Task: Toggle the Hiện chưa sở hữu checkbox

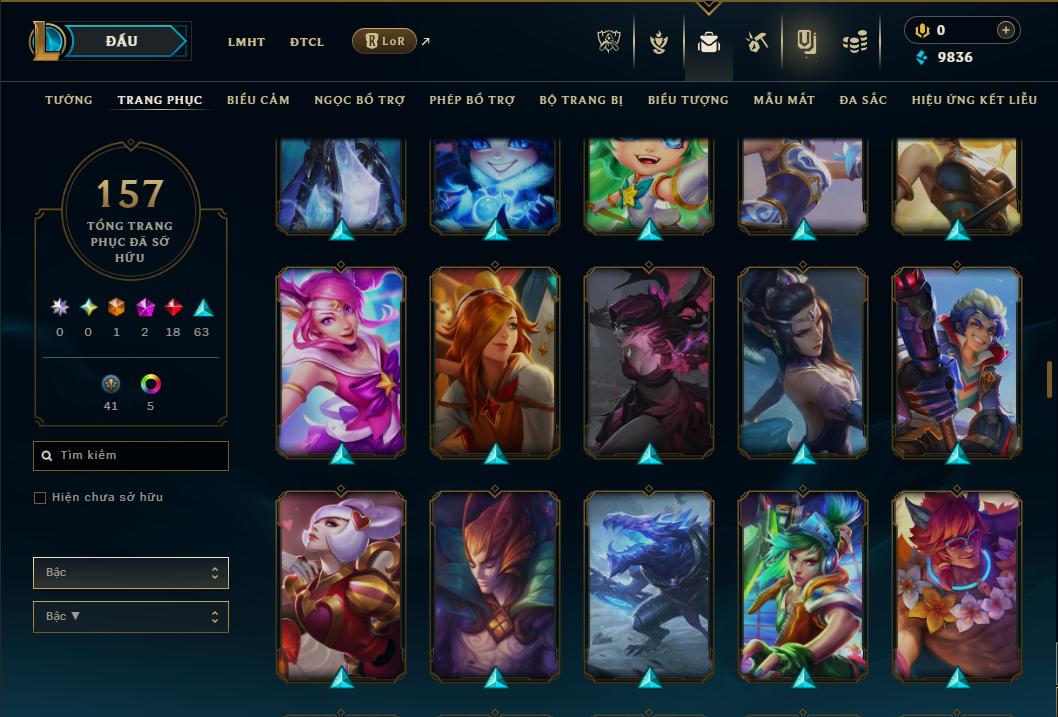Action: pos(40,498)
